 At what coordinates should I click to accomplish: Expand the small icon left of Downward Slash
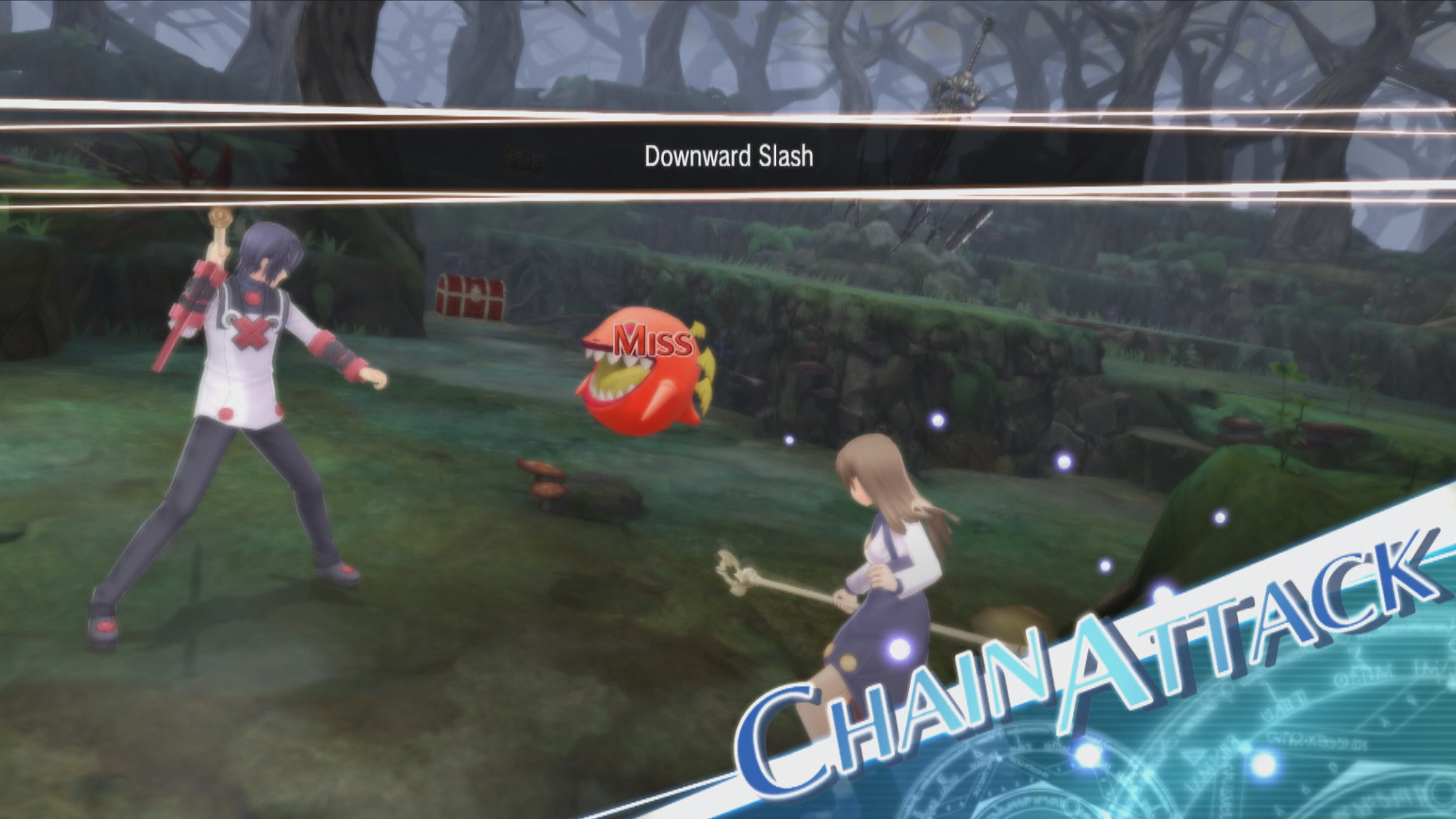tap(522, 158)
